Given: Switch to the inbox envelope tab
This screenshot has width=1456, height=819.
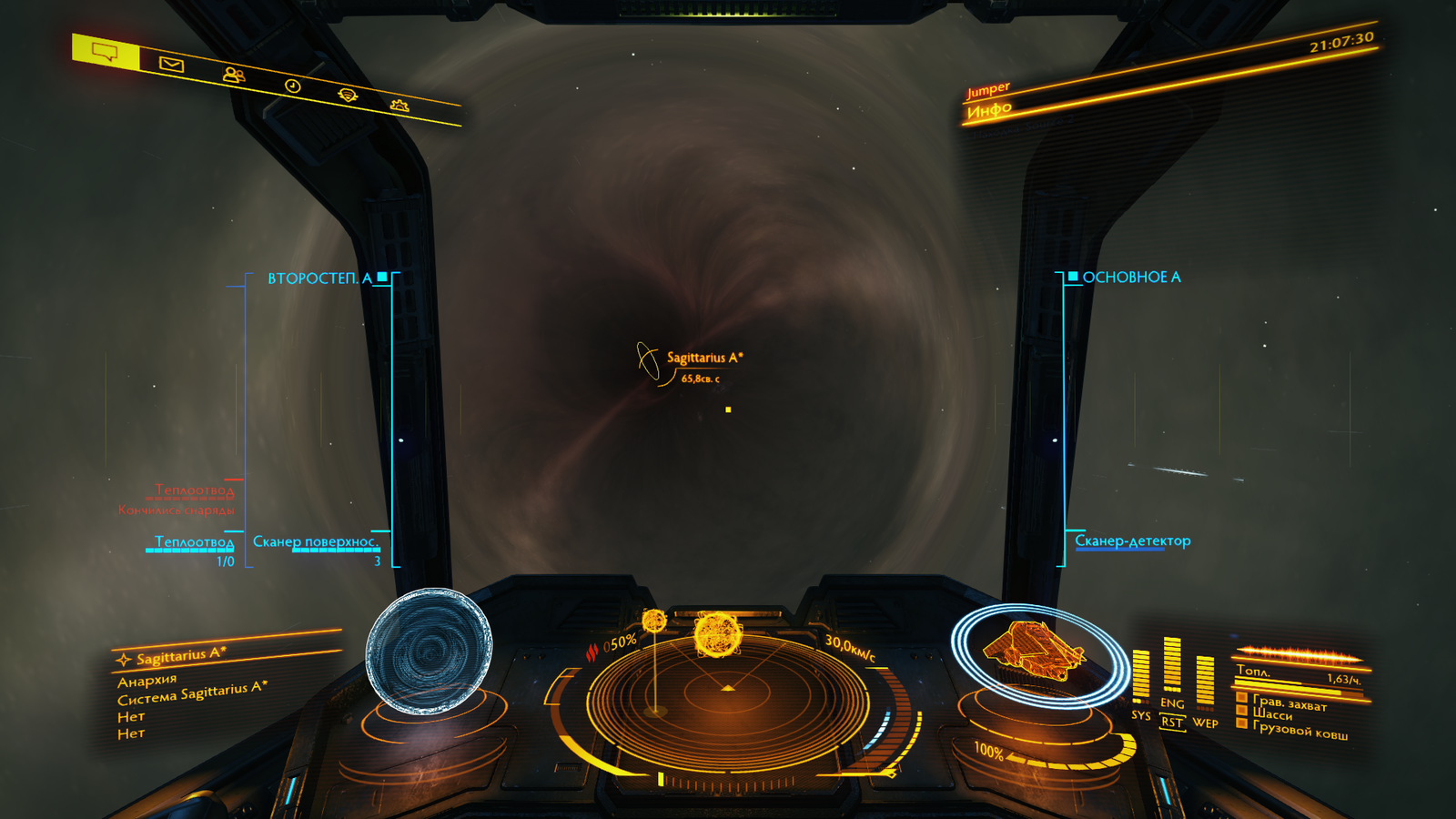Looking at the screenshot, I should pyautogui.click(x=171, y=65).
